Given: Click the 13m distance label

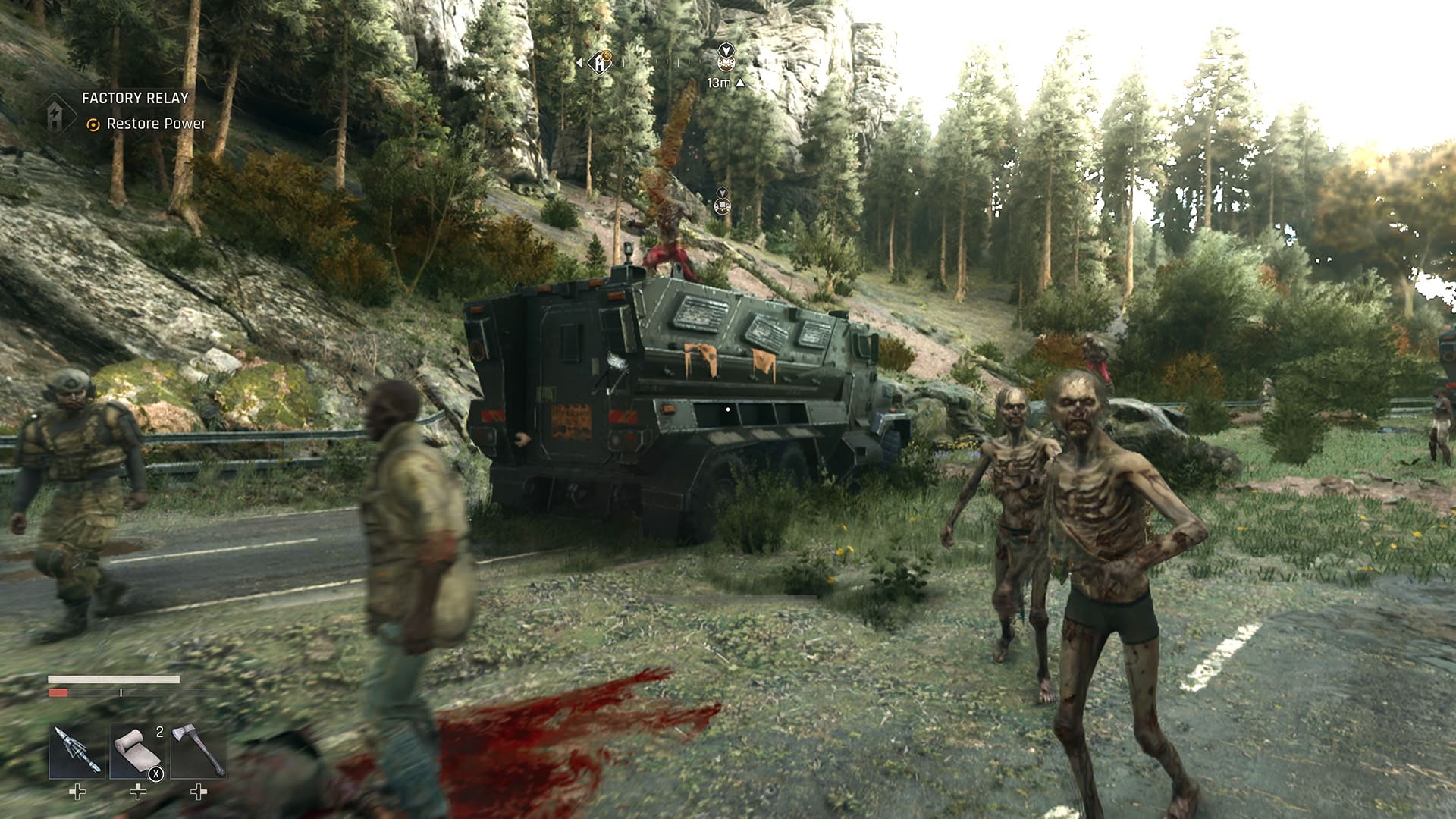Looking at the screenshot, I should [719, 83].
